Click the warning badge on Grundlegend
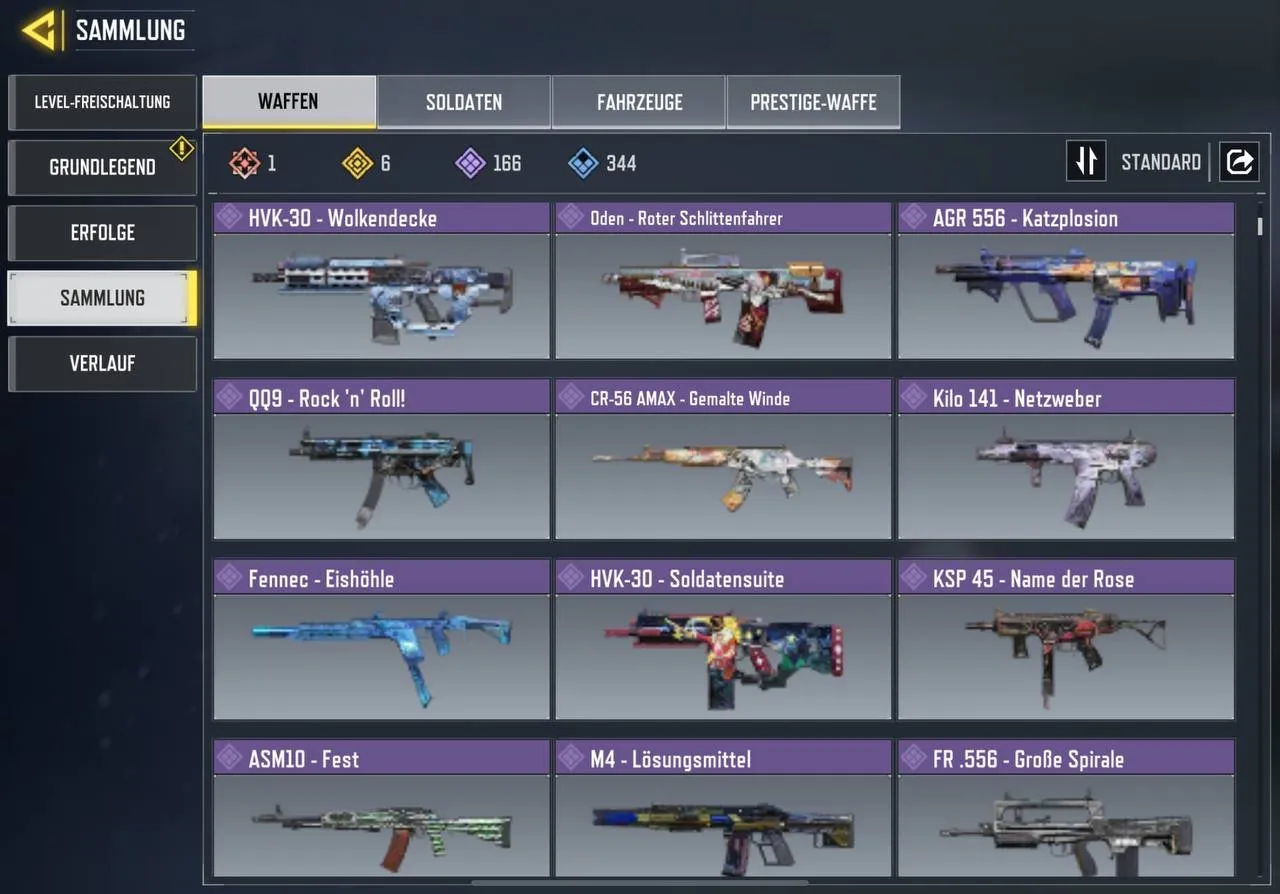 pyautogui.click(x=181, y=148)
